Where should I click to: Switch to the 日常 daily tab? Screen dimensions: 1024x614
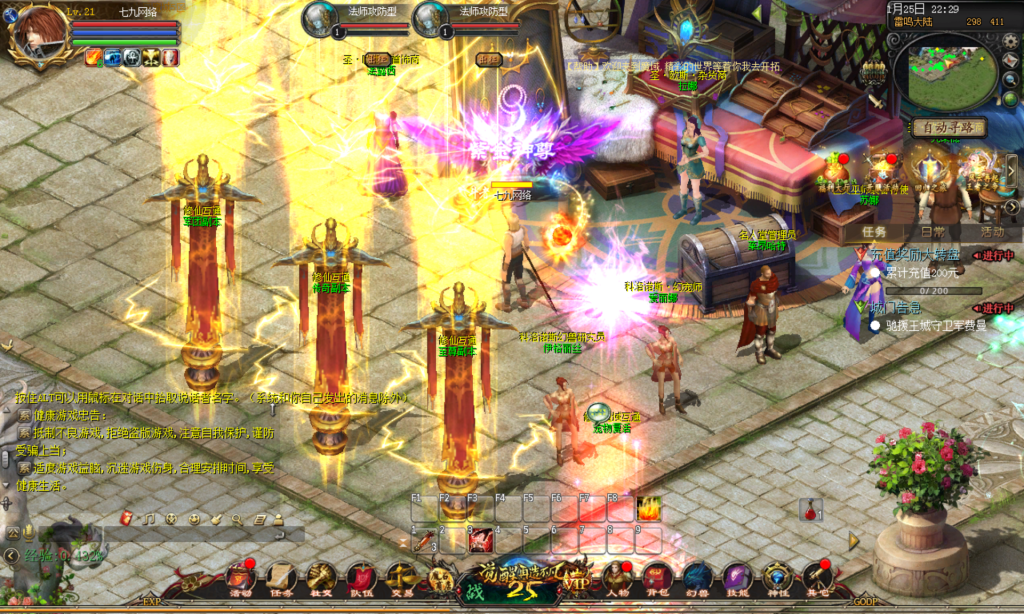933,232
